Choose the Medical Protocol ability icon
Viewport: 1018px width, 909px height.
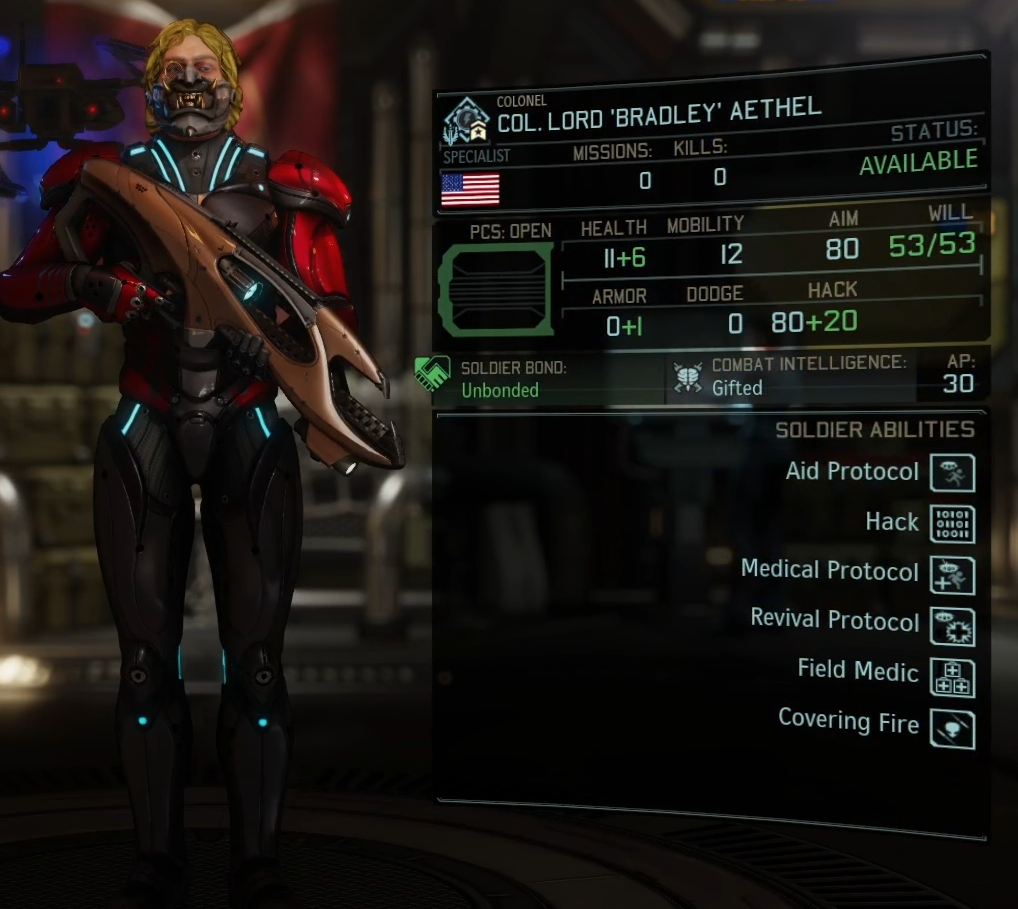pyautogui.click(x=952, y=576)
